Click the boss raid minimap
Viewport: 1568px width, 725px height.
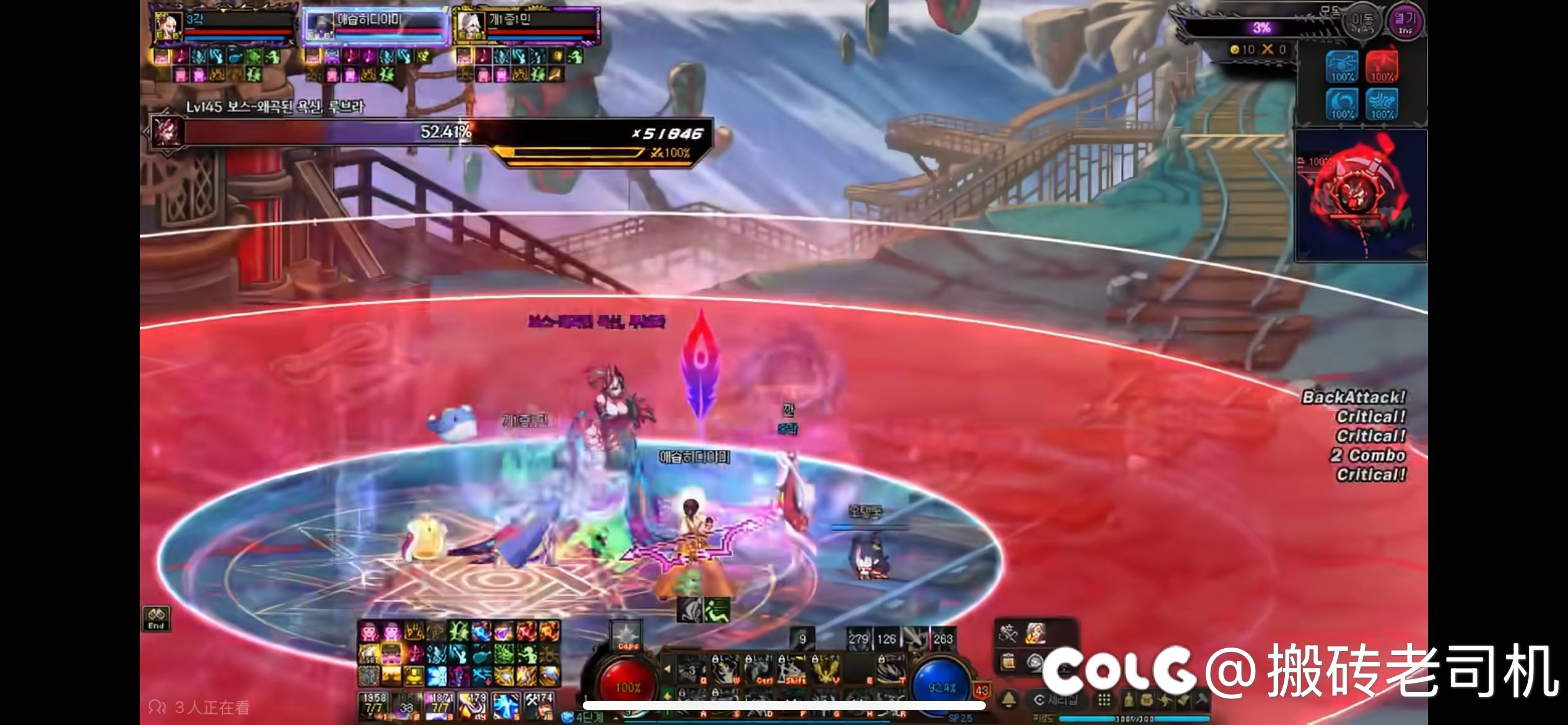(x=1361, y=195)
